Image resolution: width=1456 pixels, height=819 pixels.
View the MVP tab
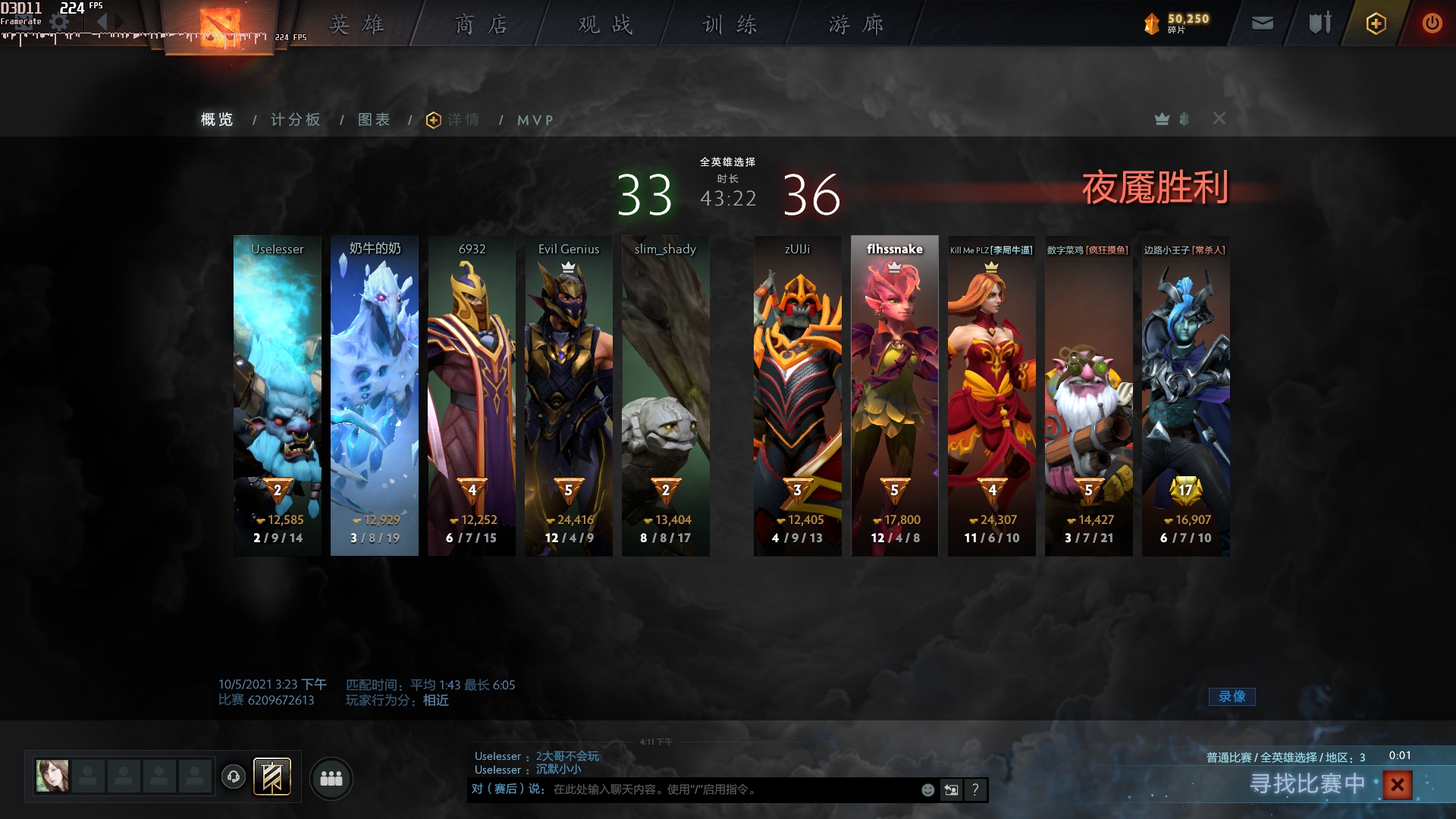point(535,120)
